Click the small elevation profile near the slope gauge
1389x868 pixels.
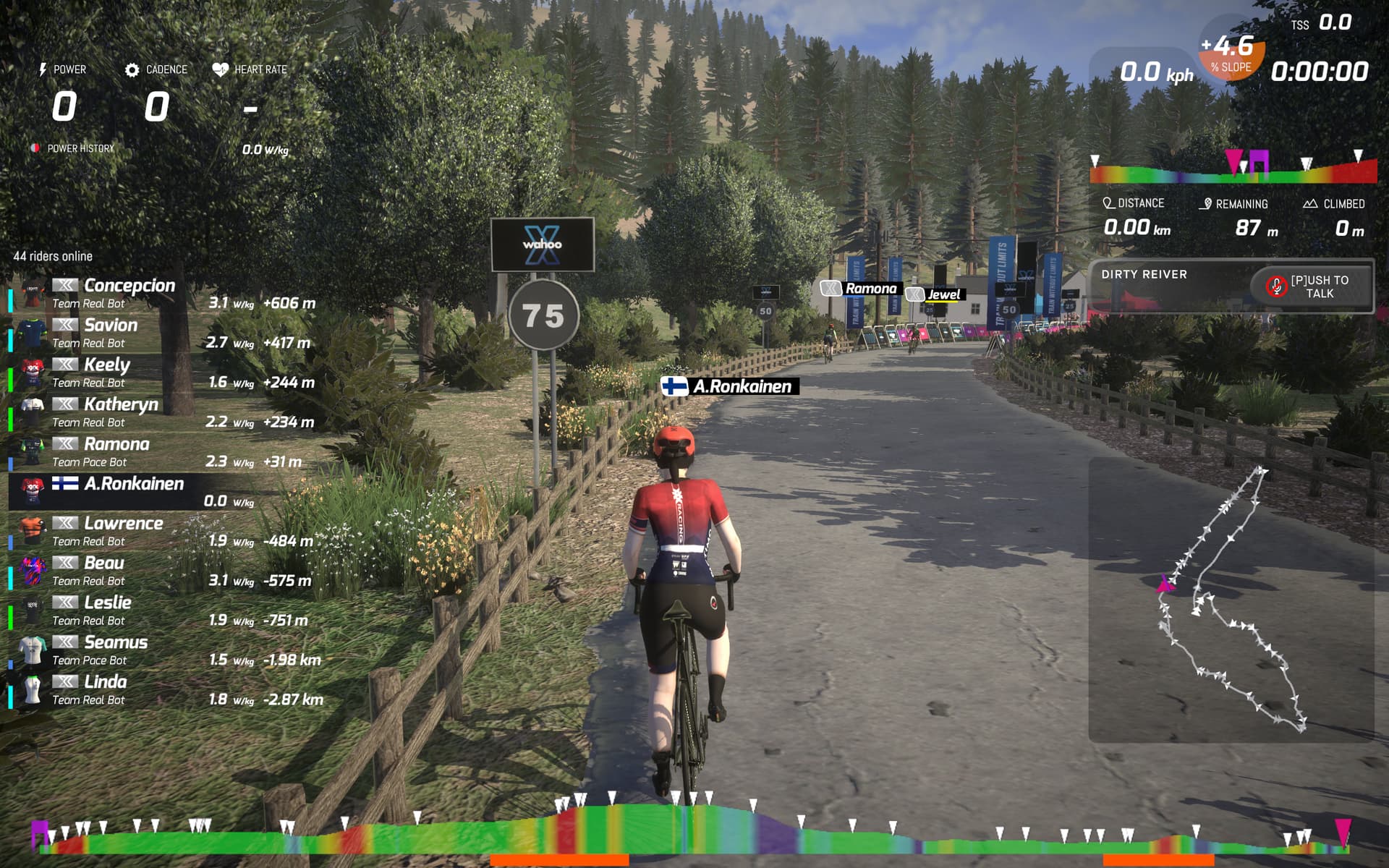point(1233,171)
